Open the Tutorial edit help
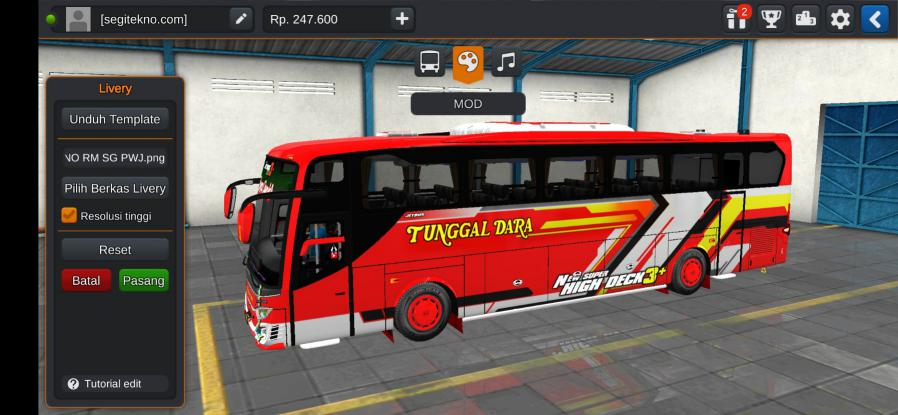 (112, 383)
